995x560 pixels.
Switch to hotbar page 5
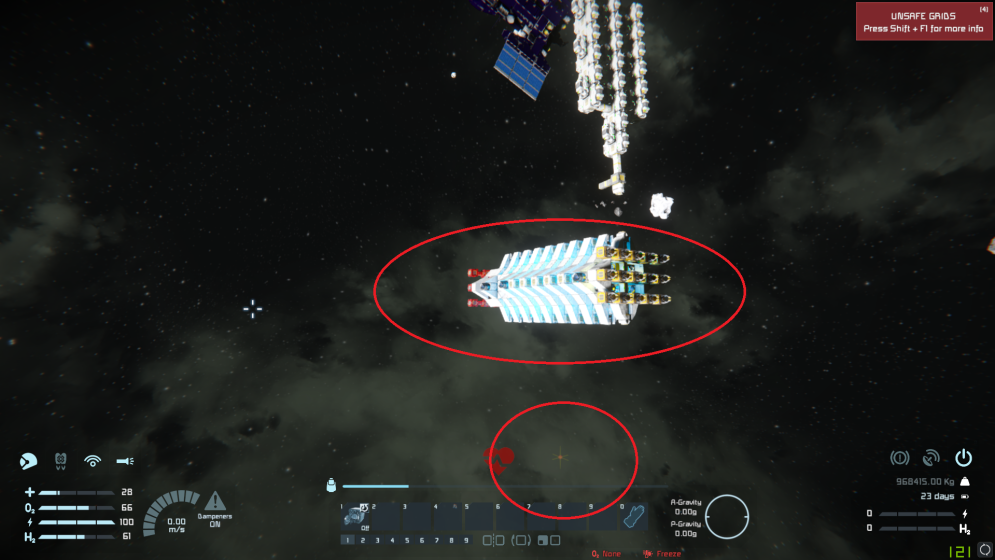[406, 541]
